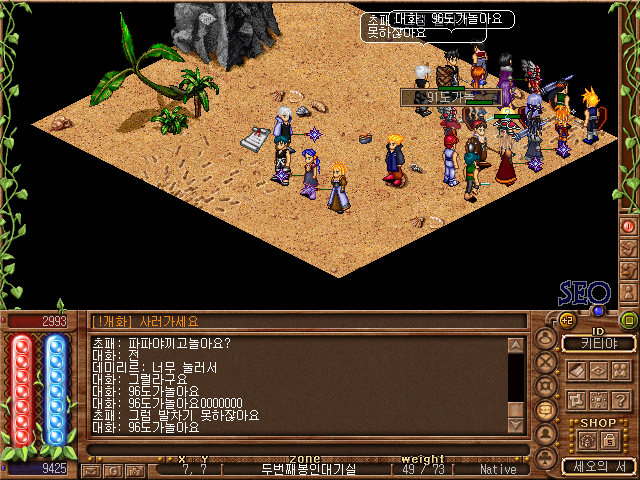Select the crossed swords round button
The height and width of the screenshot is (480, 640).
(546, 363)
